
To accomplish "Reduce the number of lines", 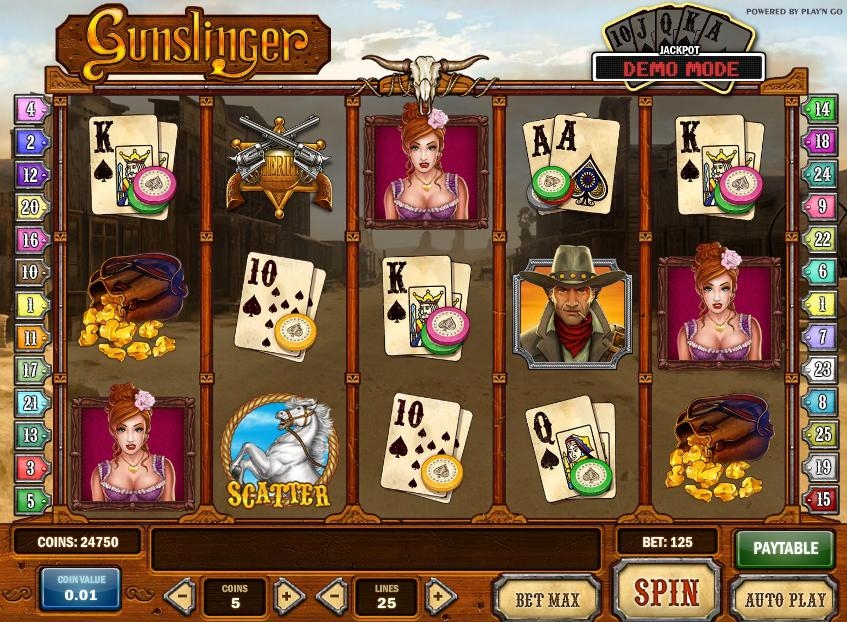I will click(333, 597).
